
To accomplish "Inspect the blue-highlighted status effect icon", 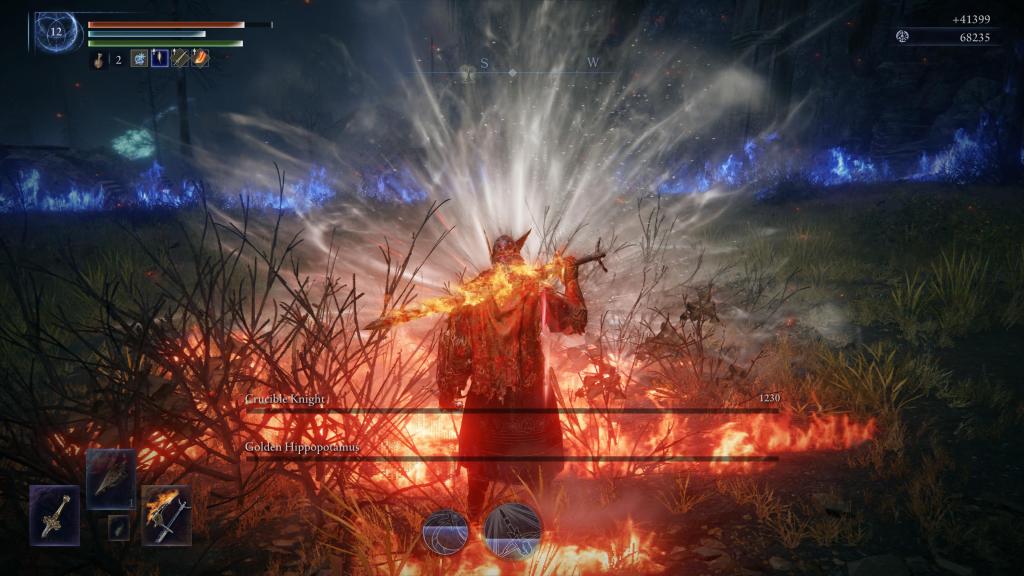I will click(x=160, y=59).
